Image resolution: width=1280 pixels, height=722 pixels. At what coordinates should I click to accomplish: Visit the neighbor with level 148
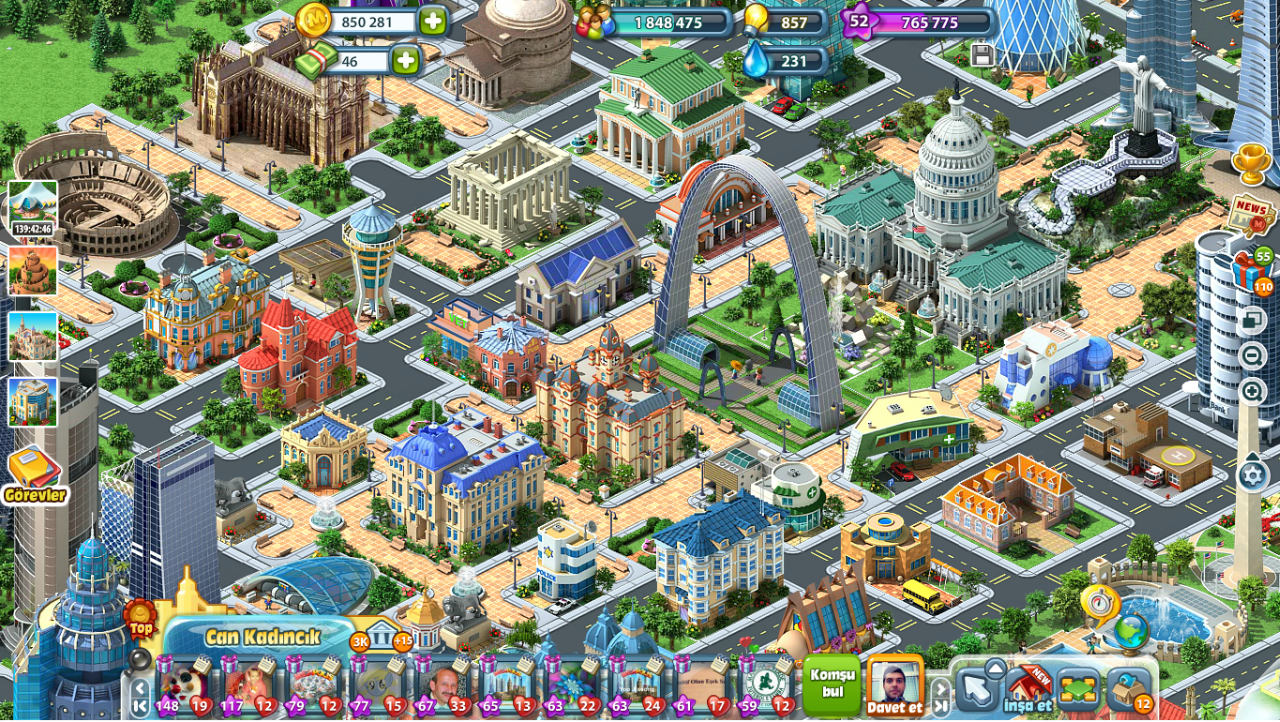182,686
